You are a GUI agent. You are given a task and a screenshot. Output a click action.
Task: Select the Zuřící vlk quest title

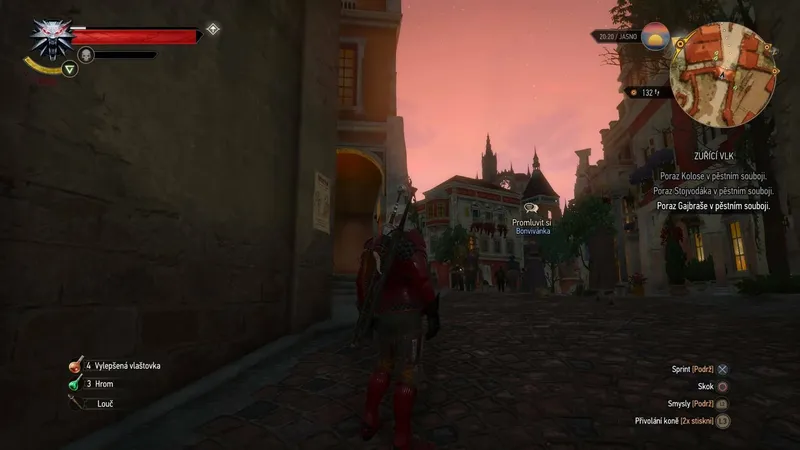(x=733, y=159)
